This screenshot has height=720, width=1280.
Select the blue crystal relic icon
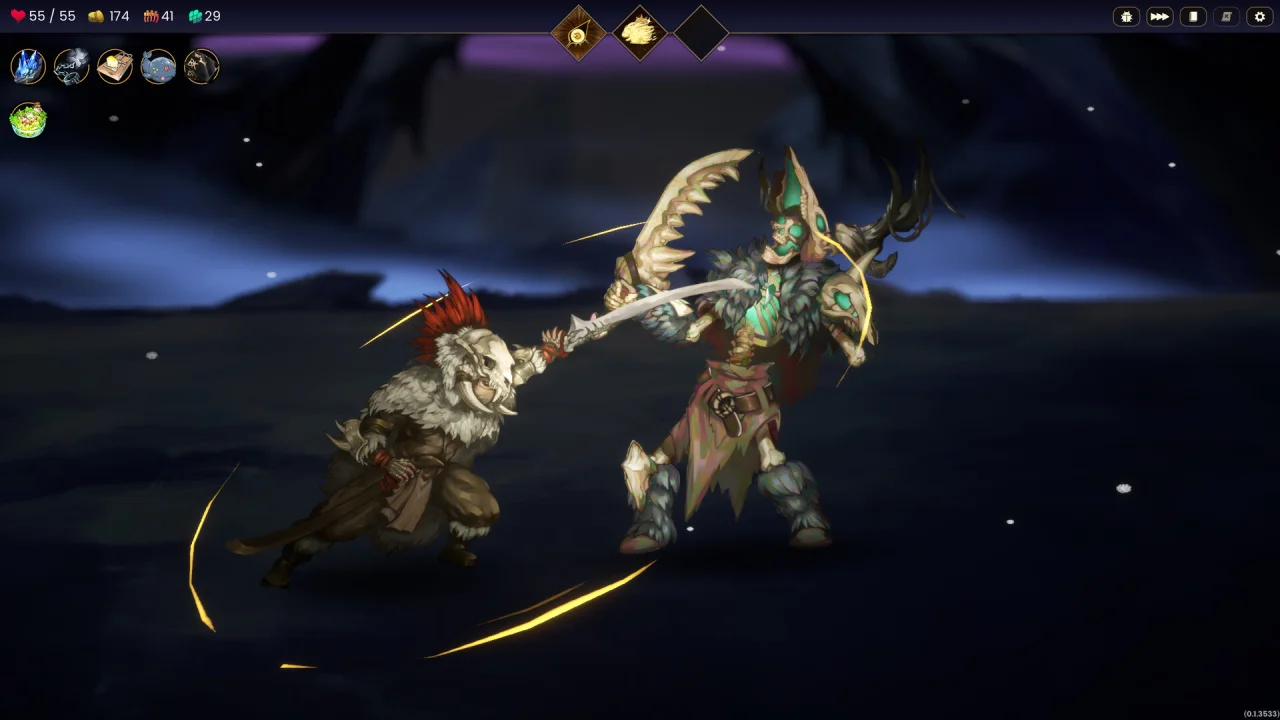[x=28, y=67]
